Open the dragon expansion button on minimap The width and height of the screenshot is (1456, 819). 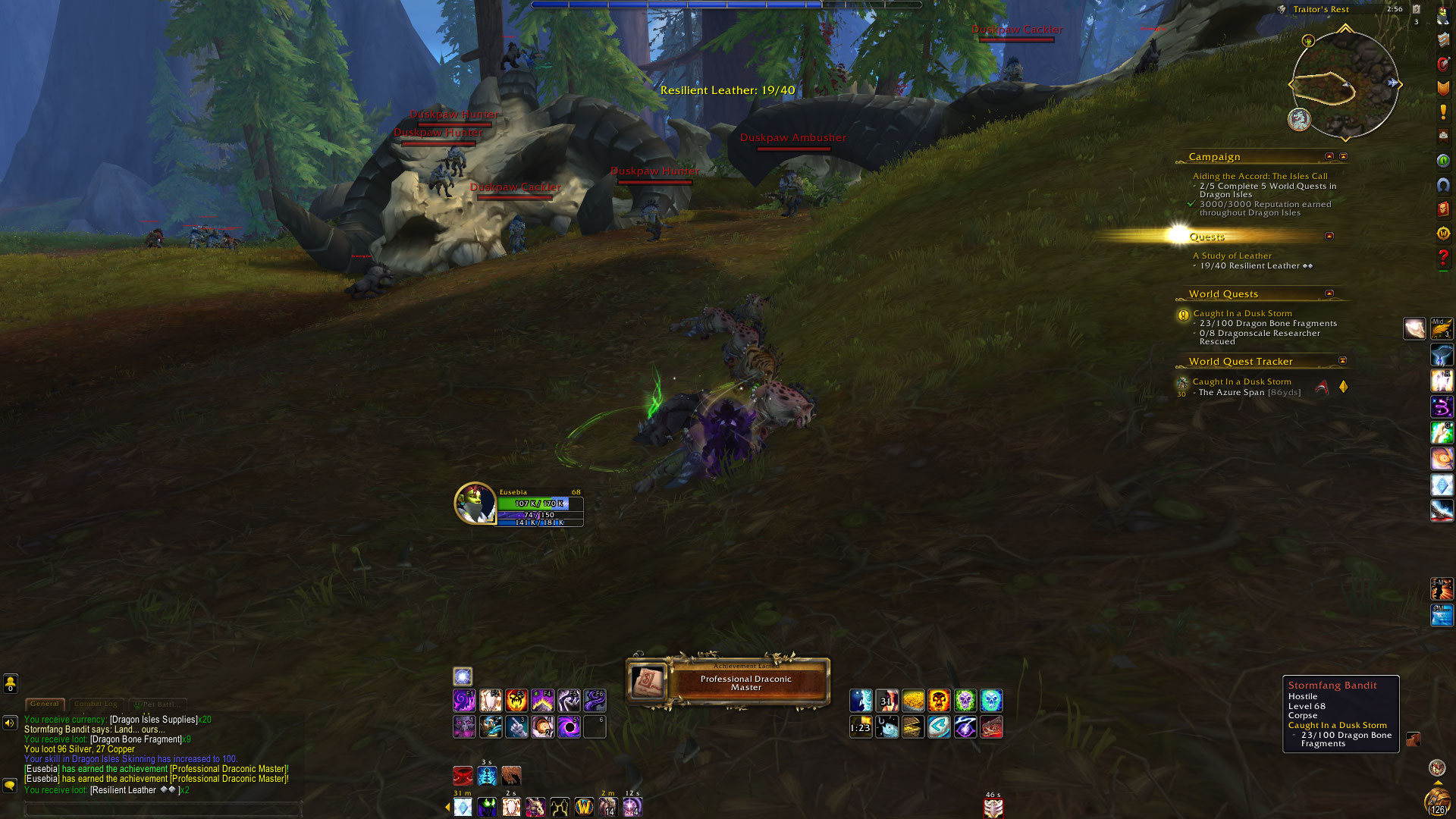click(1299, 119)
